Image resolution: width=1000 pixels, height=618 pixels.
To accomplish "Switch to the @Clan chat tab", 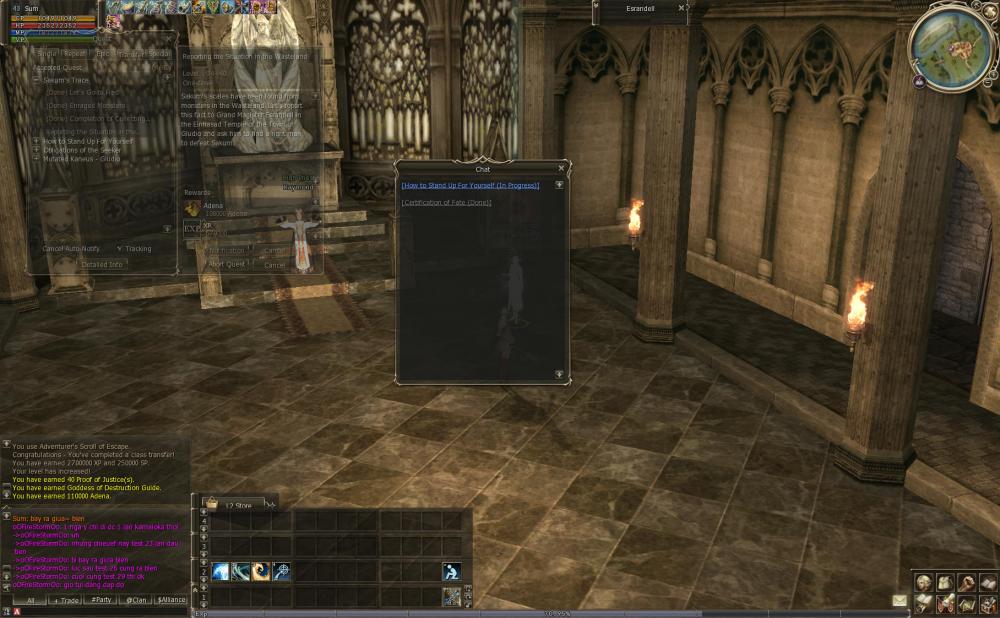I will tap(137, 600).
